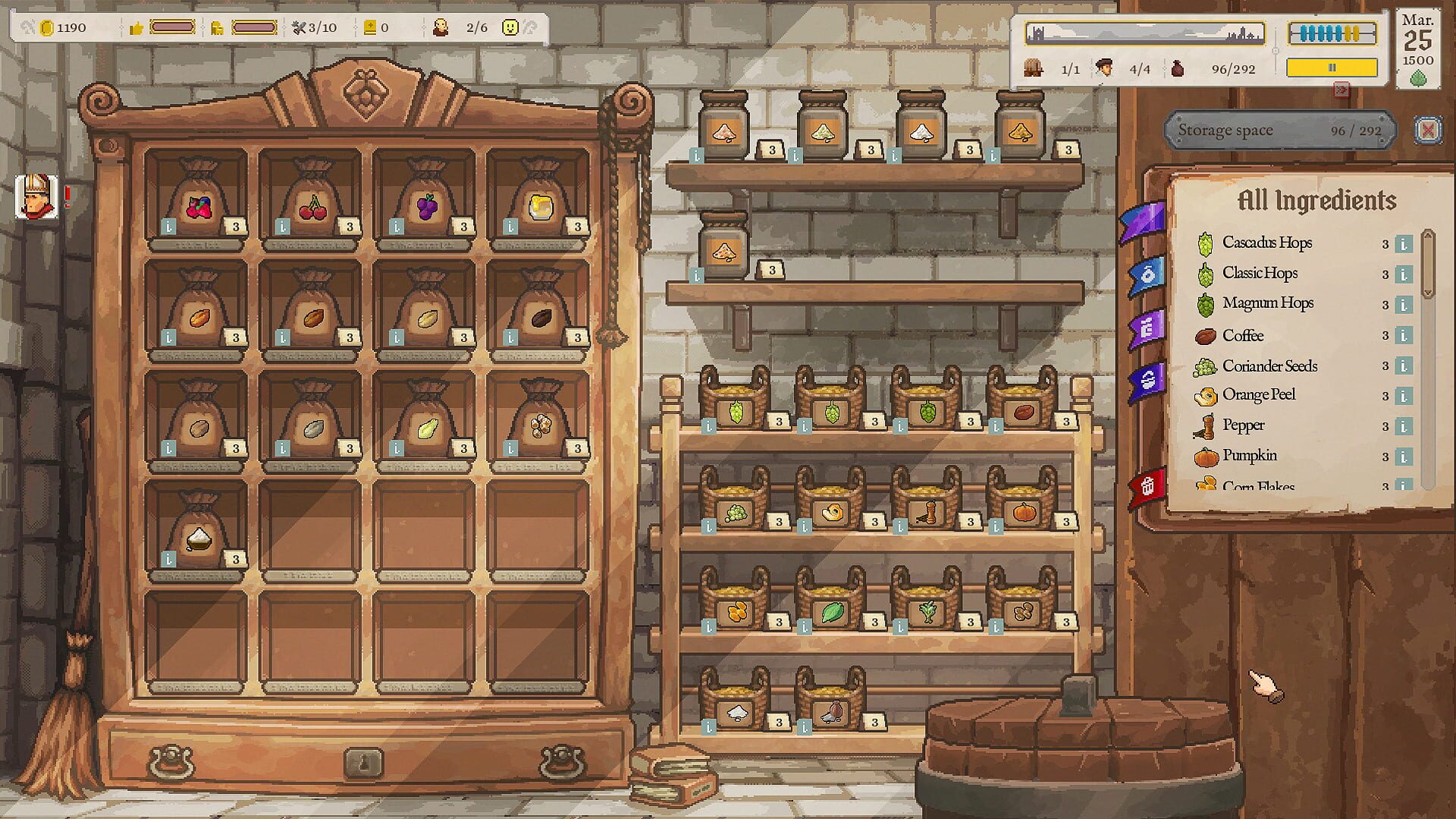Image resolution: width=1456 pixels, height=819 pixels.
Task: Click the monk headcount icon showing 2/6
Action: (x=440, y=27)
